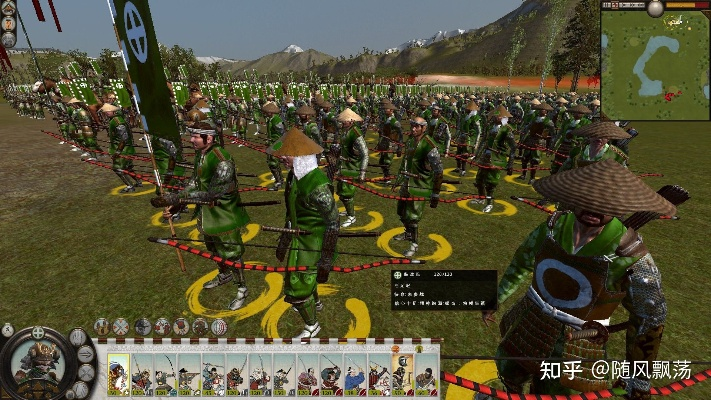Click the round button atop the general portrait

tap(38, 332)
